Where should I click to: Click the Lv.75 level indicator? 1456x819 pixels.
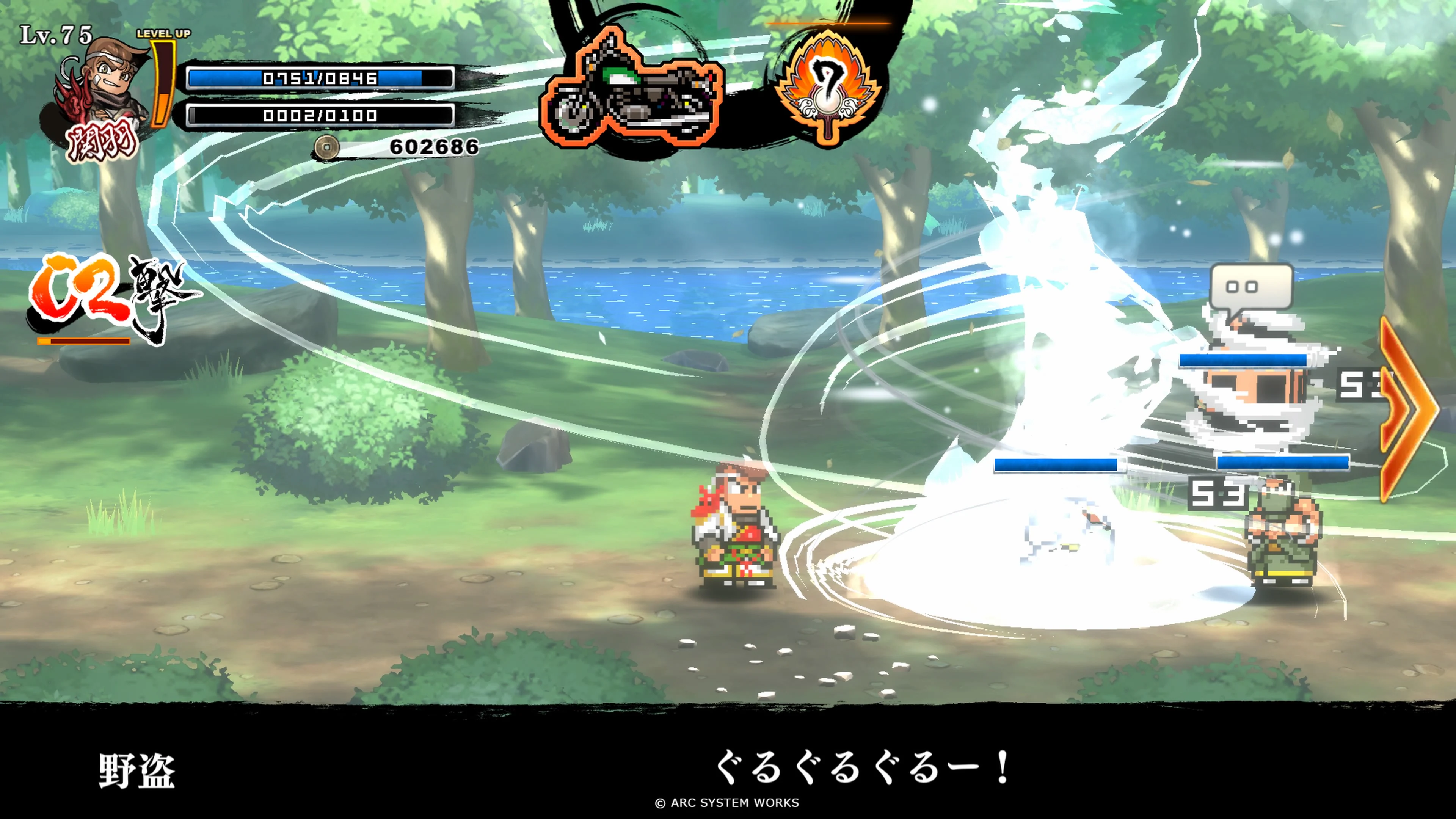pos(56,34)
